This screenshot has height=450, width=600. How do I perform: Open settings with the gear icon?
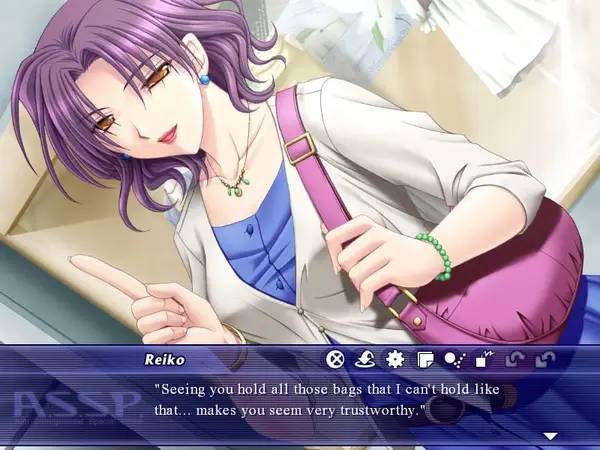point(395,359)
